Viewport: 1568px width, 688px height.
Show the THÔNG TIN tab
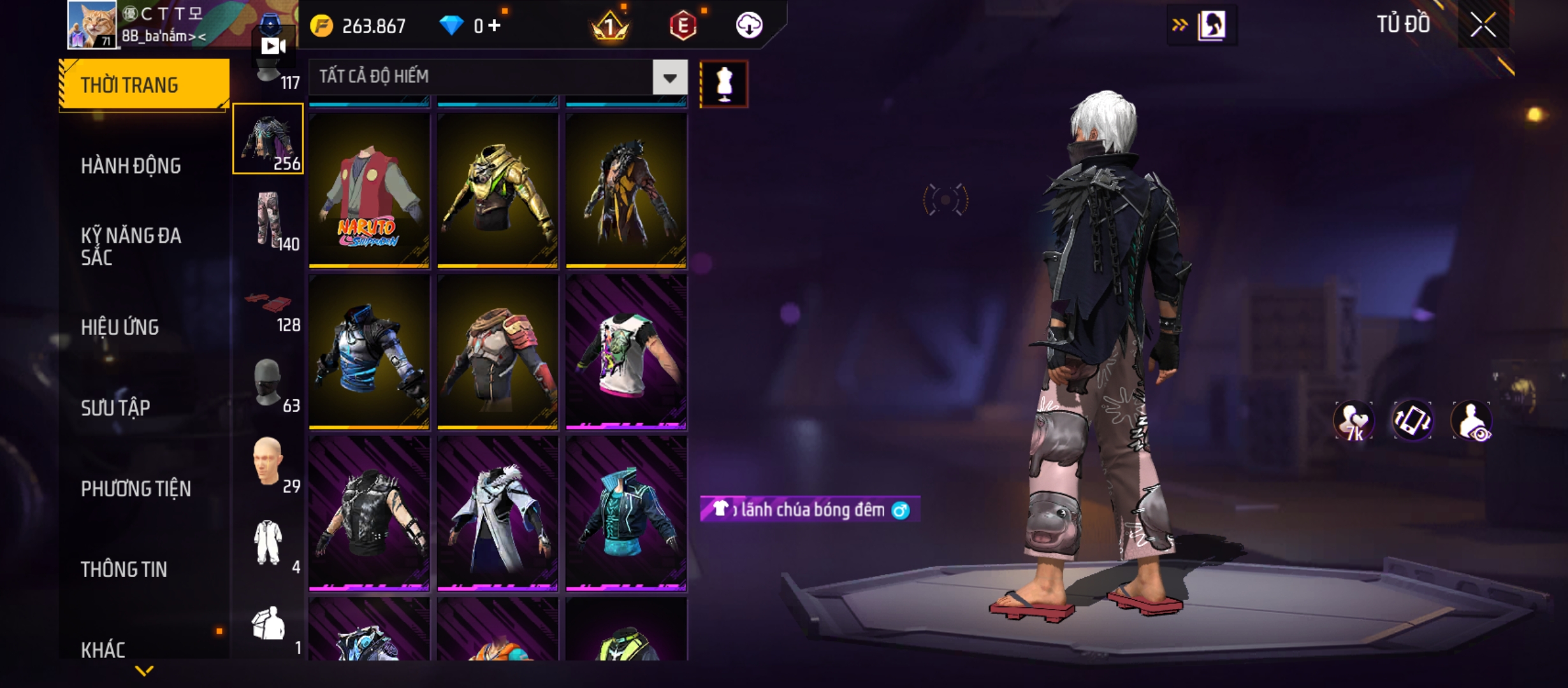point(124,570)
